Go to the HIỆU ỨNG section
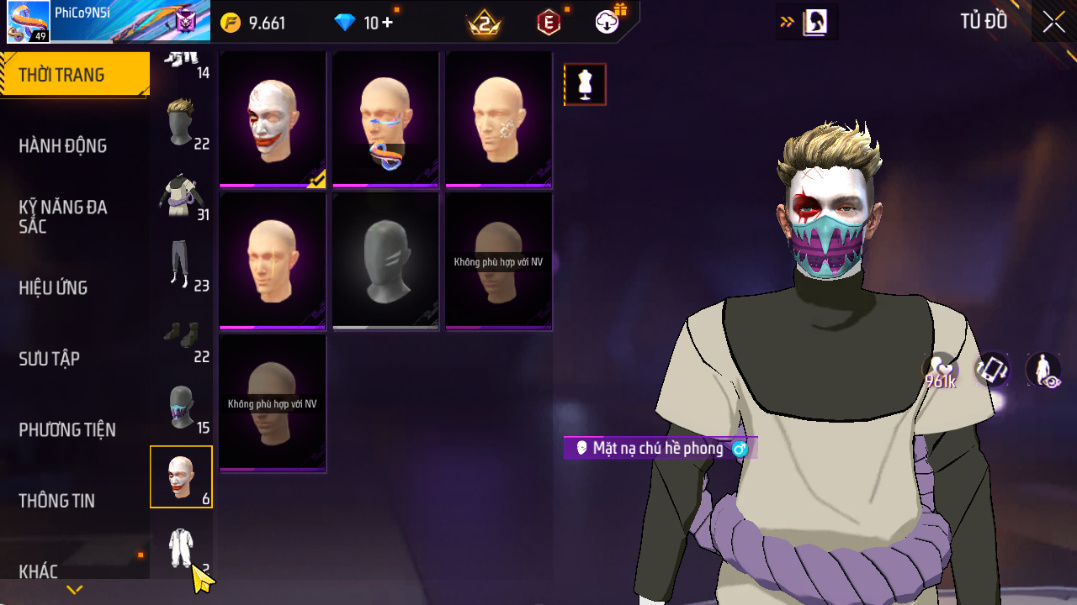 (53, 288)
